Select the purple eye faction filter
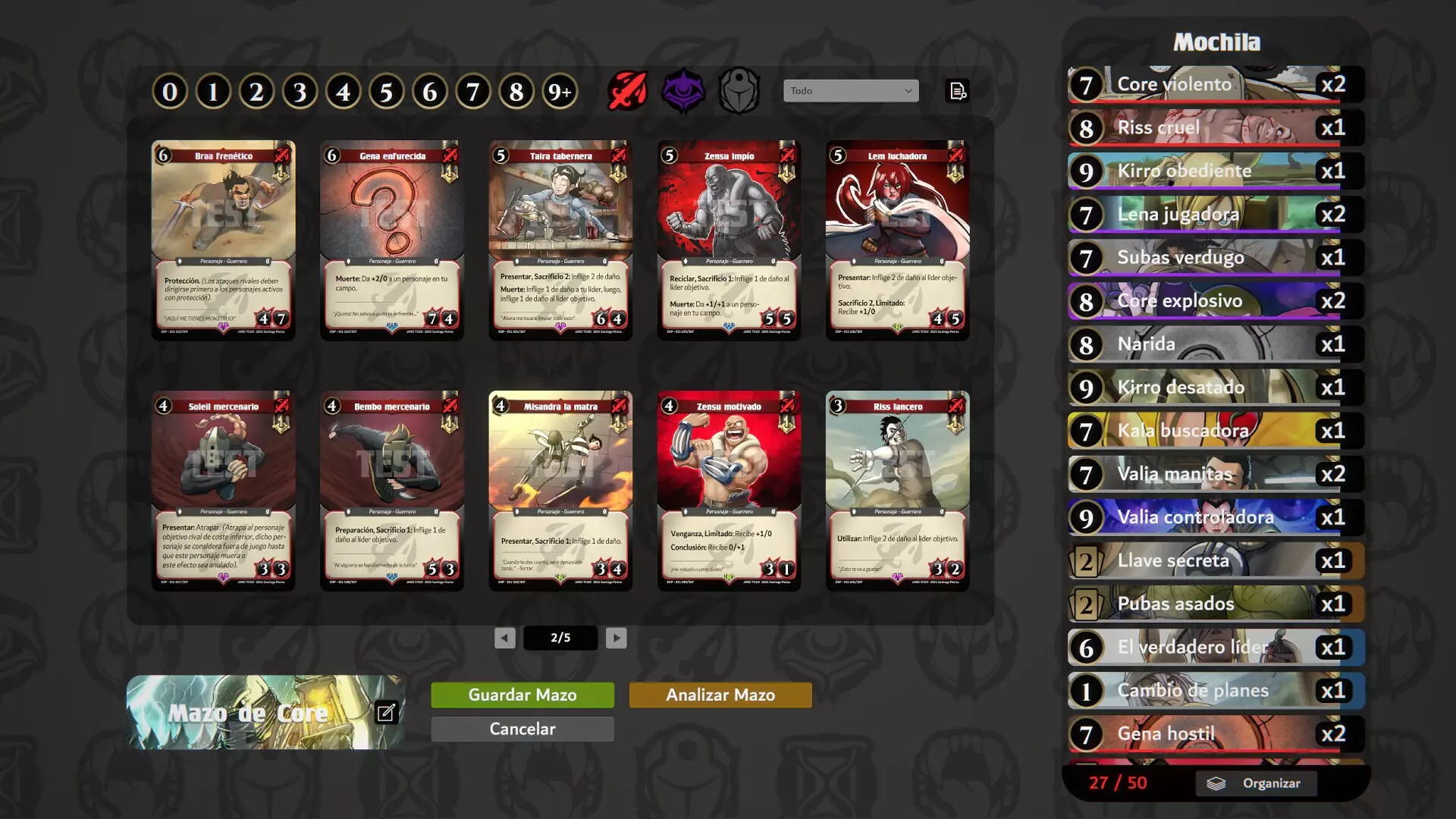This screenshot has width=1456, height=819. 684,90
